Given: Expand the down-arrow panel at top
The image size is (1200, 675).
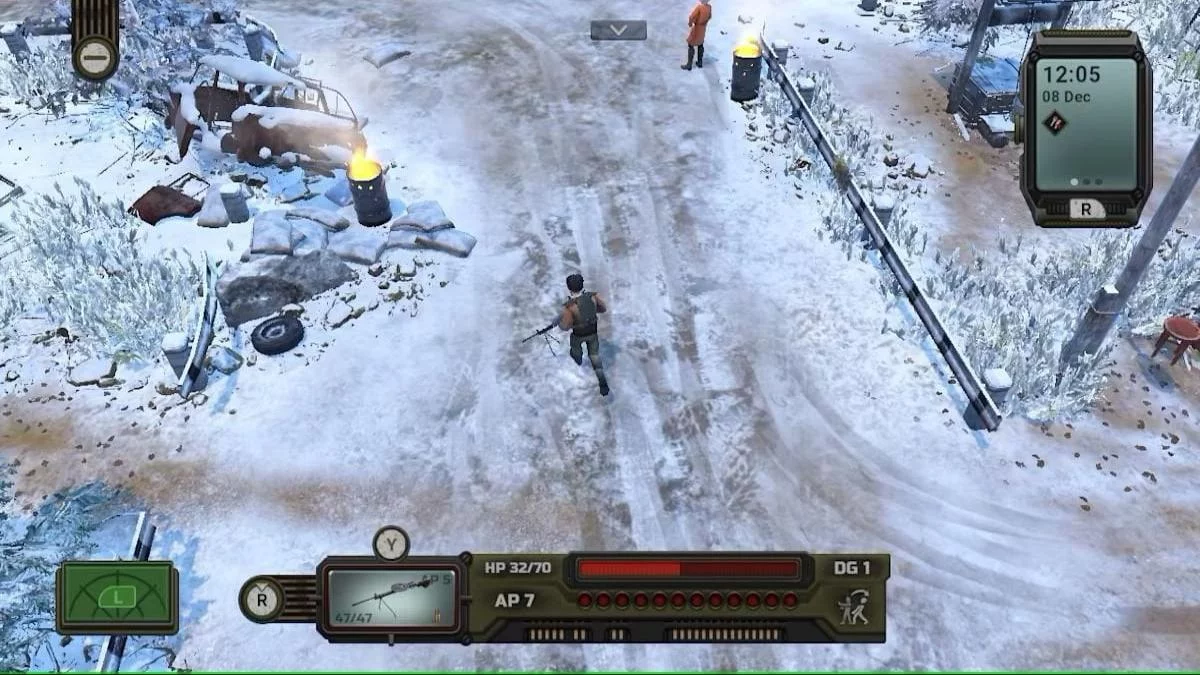Looking at the screenshot, I should 618,30.
